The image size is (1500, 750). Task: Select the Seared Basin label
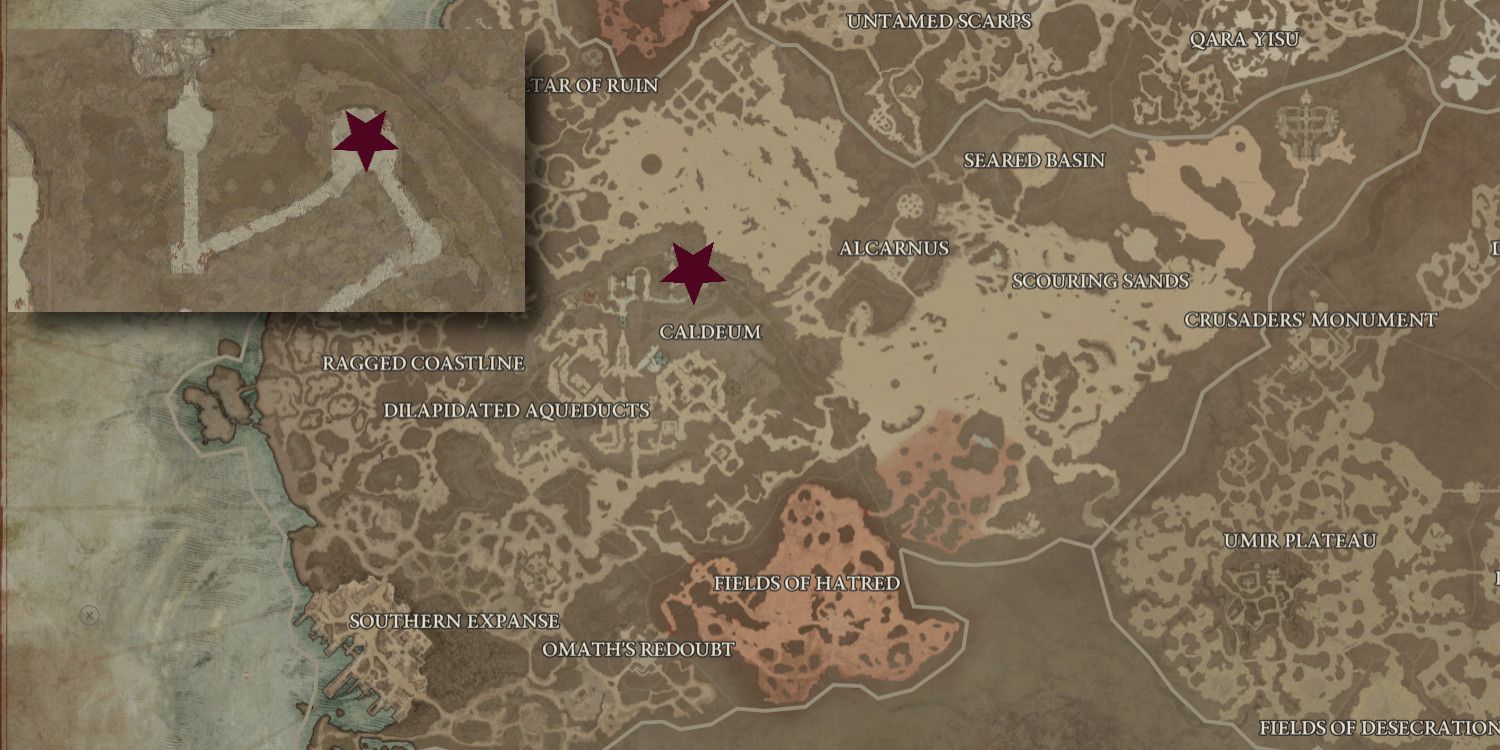[x=1033, y=158]
